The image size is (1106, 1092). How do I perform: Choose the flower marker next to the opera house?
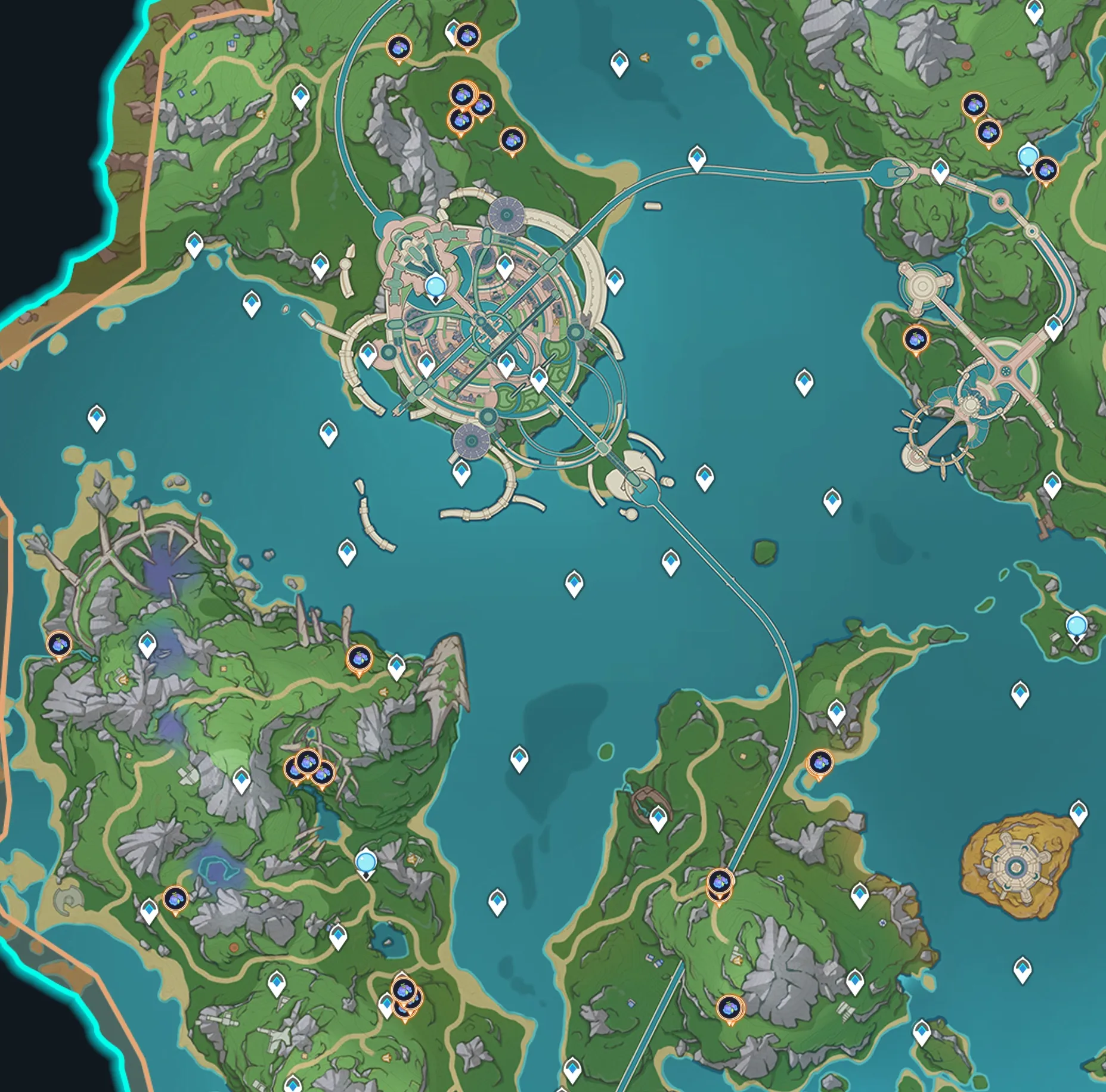click(916, 340)
